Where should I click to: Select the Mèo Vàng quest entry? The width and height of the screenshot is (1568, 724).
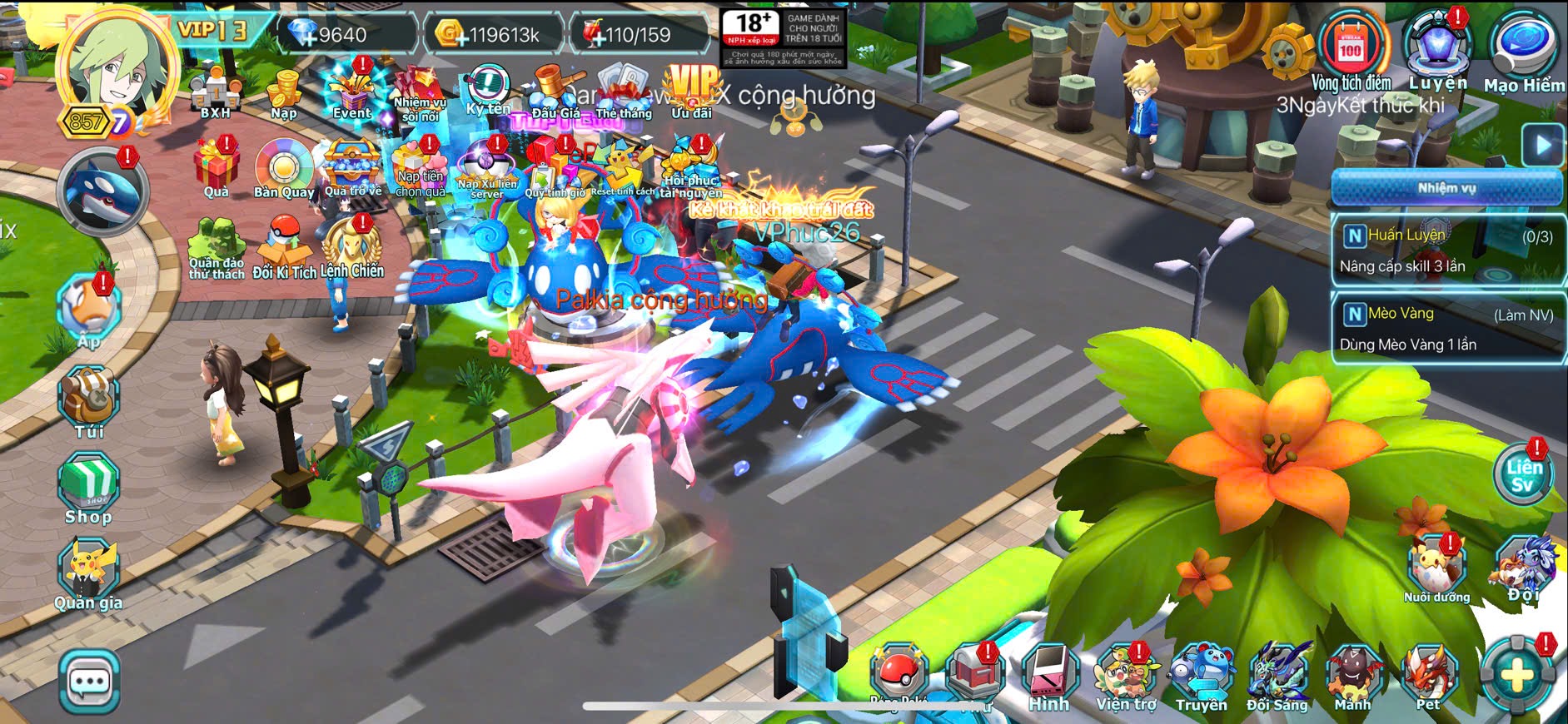[1447, 328]
